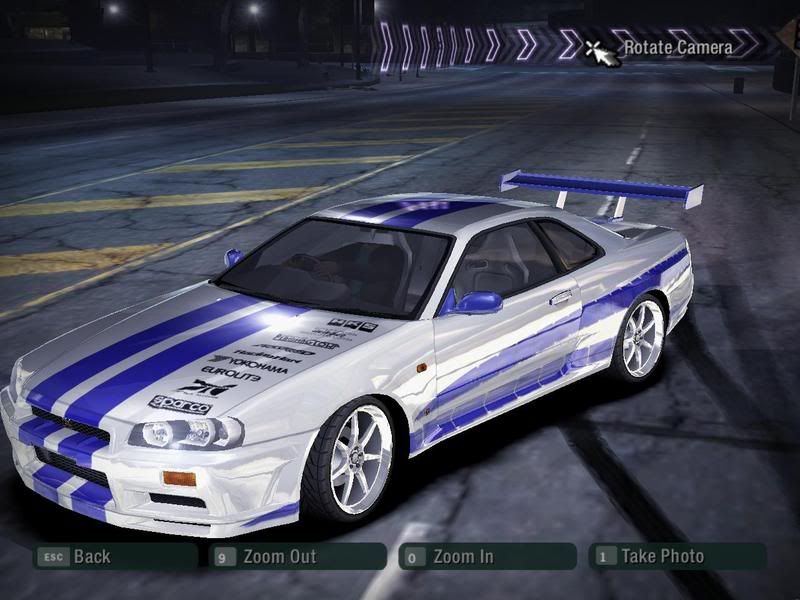
Task: Activate the Rotate Camera control
Action: pos(676,46)
